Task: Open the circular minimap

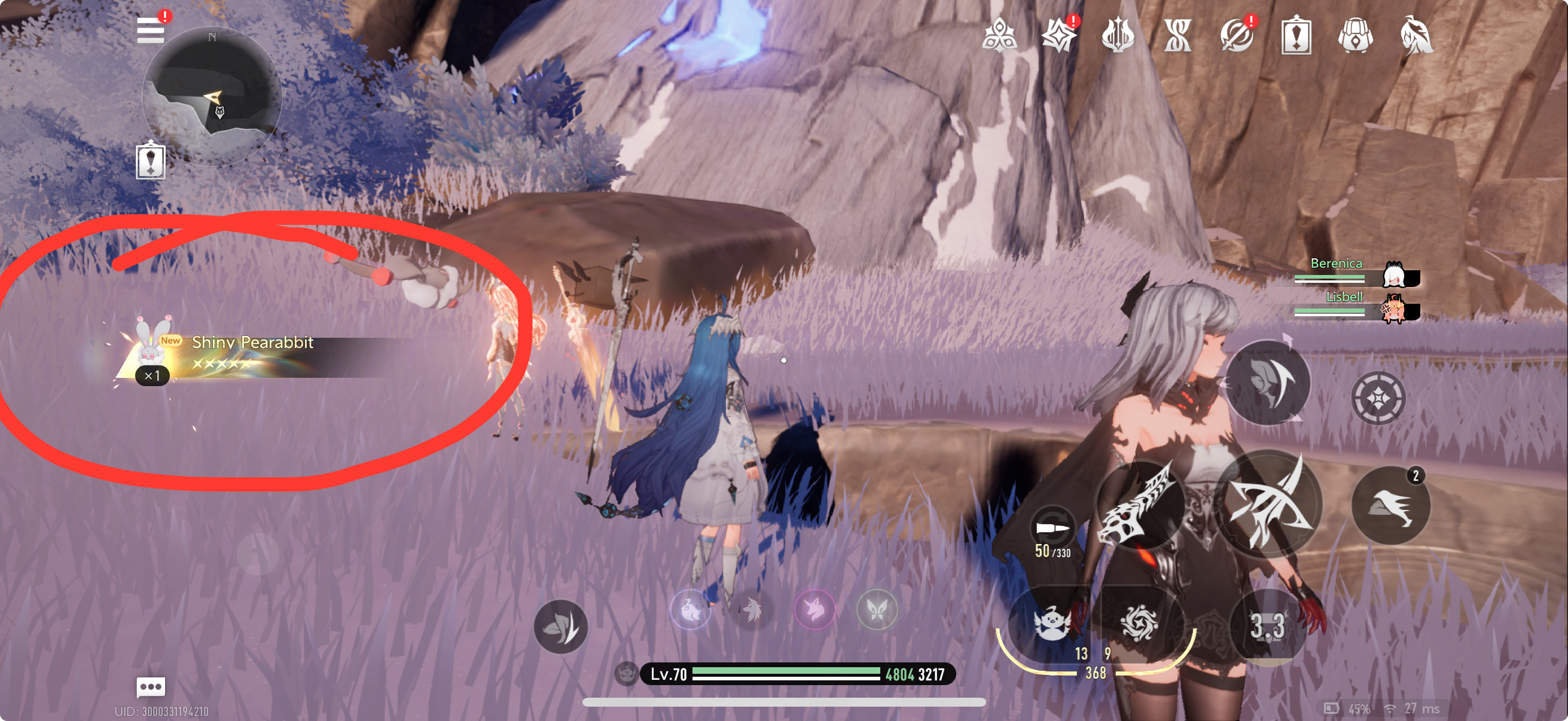Action: coord(212,96)
